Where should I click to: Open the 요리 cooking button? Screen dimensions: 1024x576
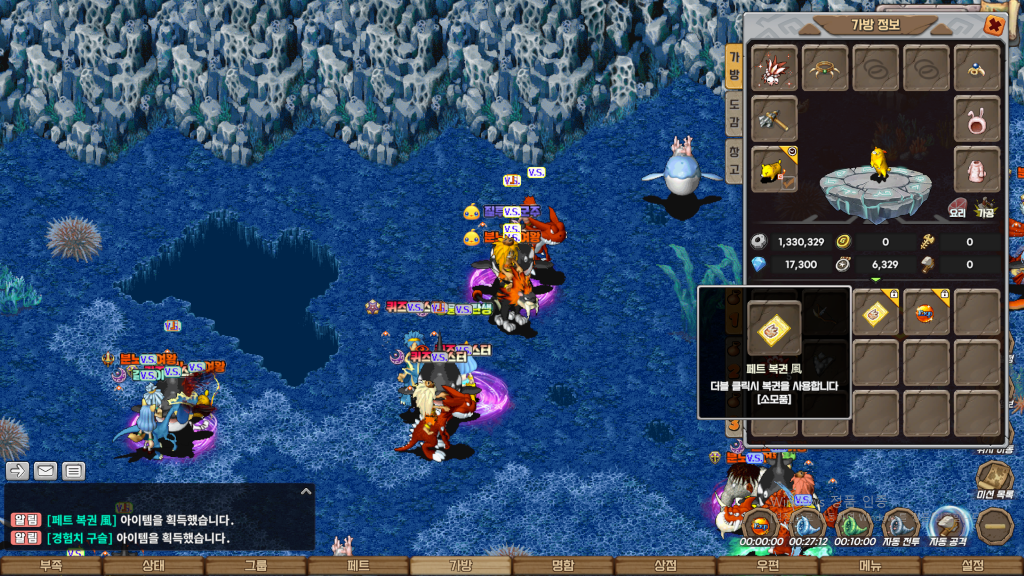pos(958,209)
